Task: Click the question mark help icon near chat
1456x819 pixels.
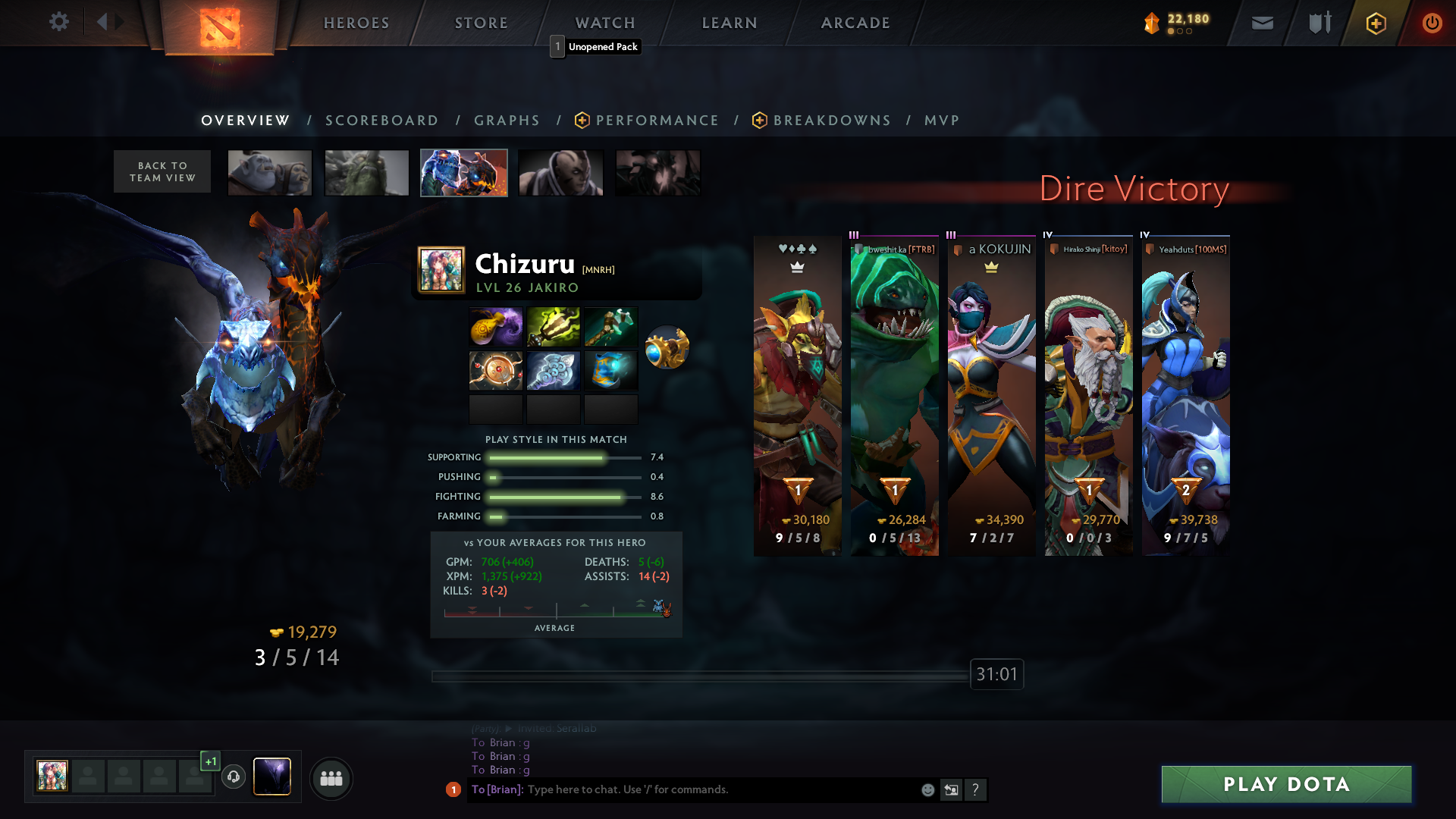Action: click(976, 789)
